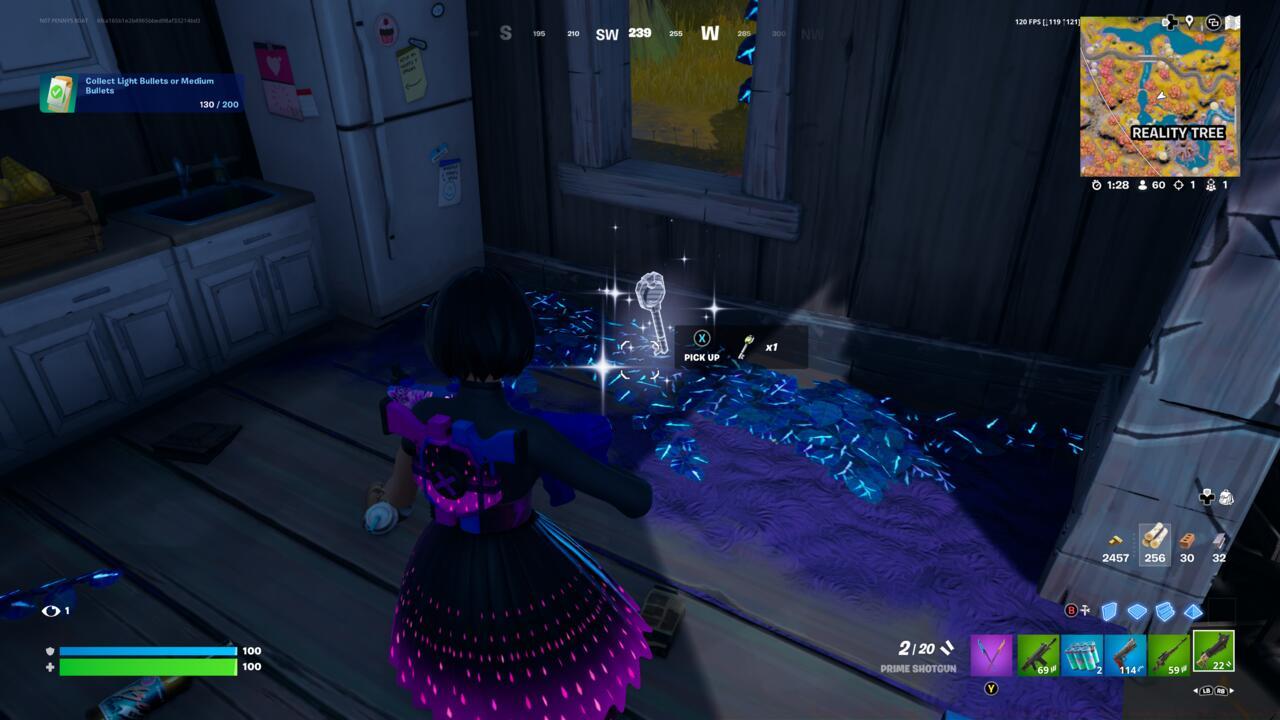The height and width of the screenshot is (720, 1280).
Task: Click the place marker pin above the minimap
Action: 1189,22
